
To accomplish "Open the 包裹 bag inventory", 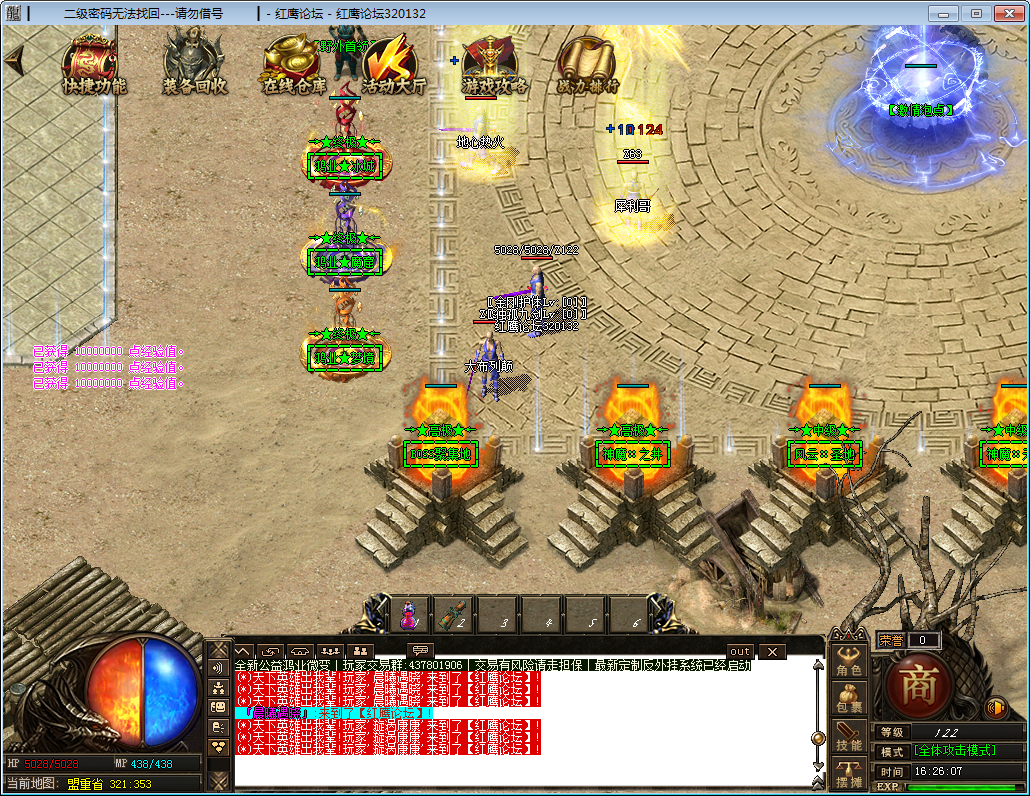I will (x=849, y=697).
